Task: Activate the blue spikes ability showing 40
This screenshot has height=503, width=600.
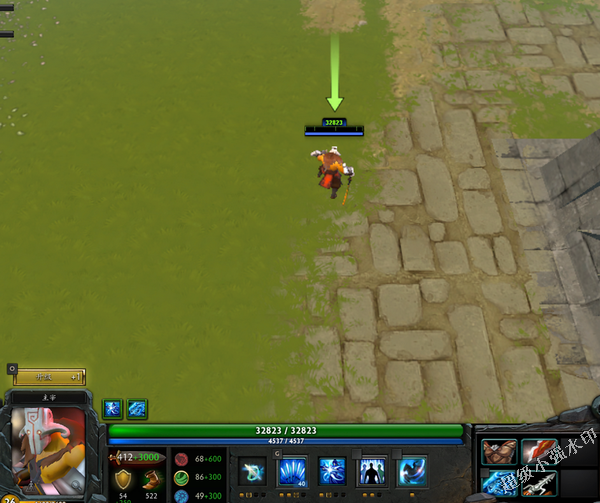Action: pos(292,471)
